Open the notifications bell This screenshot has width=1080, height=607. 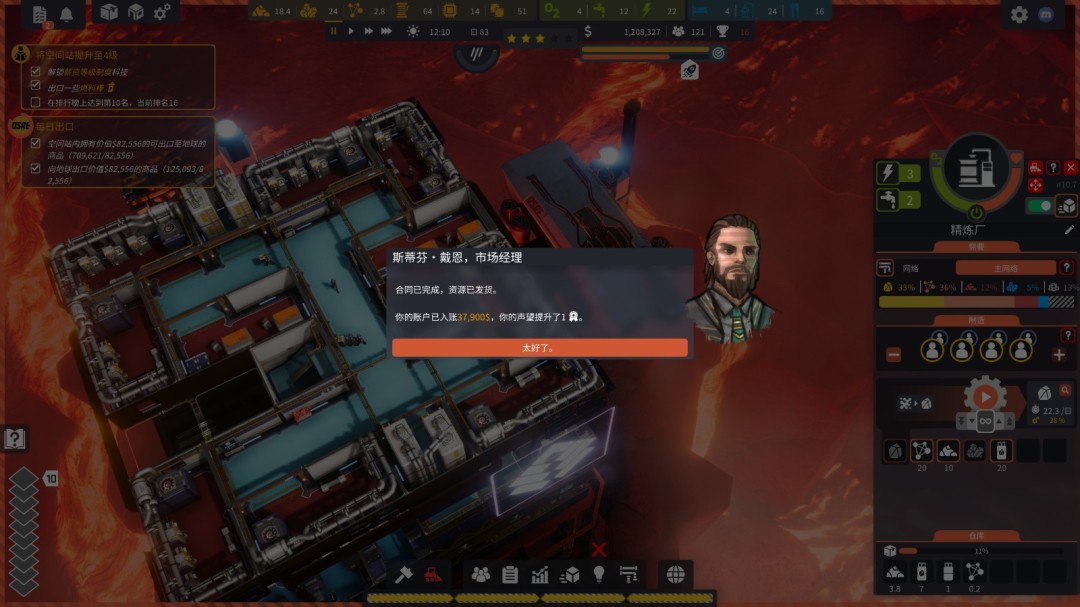(67, 14)
